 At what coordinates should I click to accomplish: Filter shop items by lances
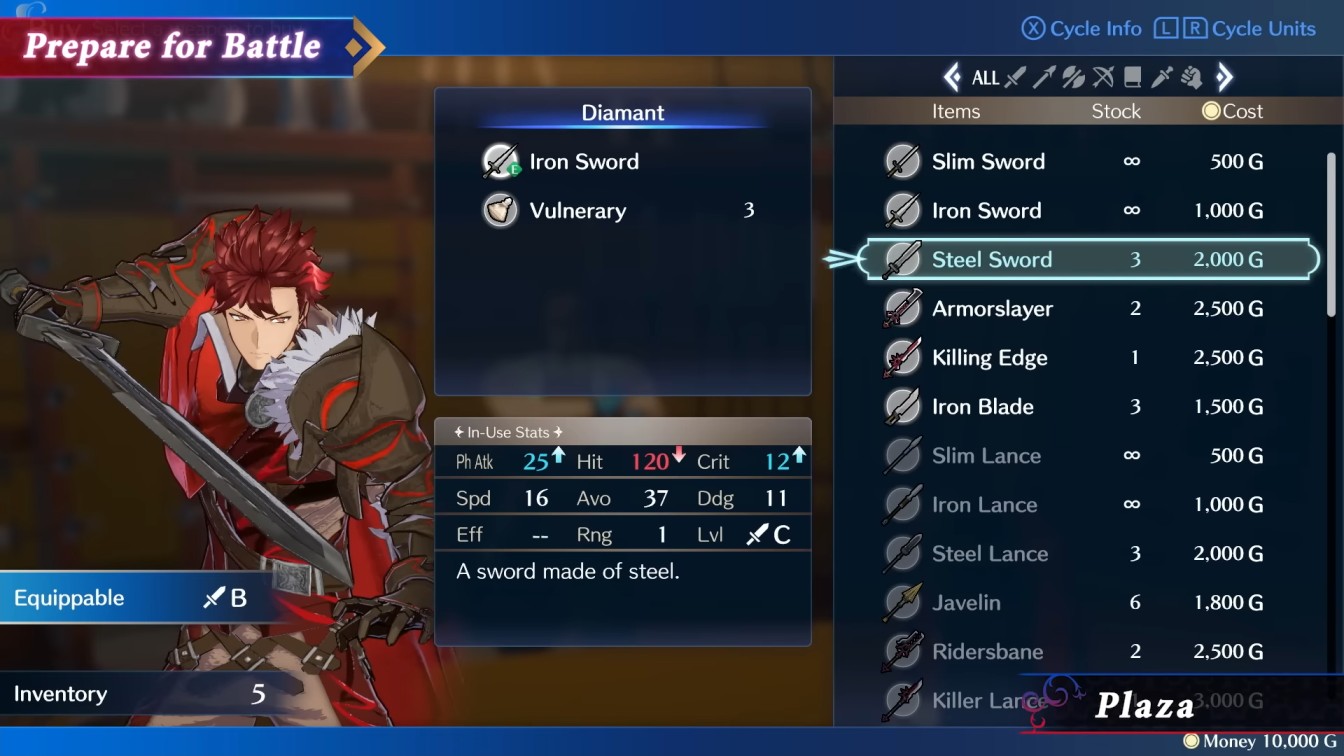click(x=1045, y=77)
